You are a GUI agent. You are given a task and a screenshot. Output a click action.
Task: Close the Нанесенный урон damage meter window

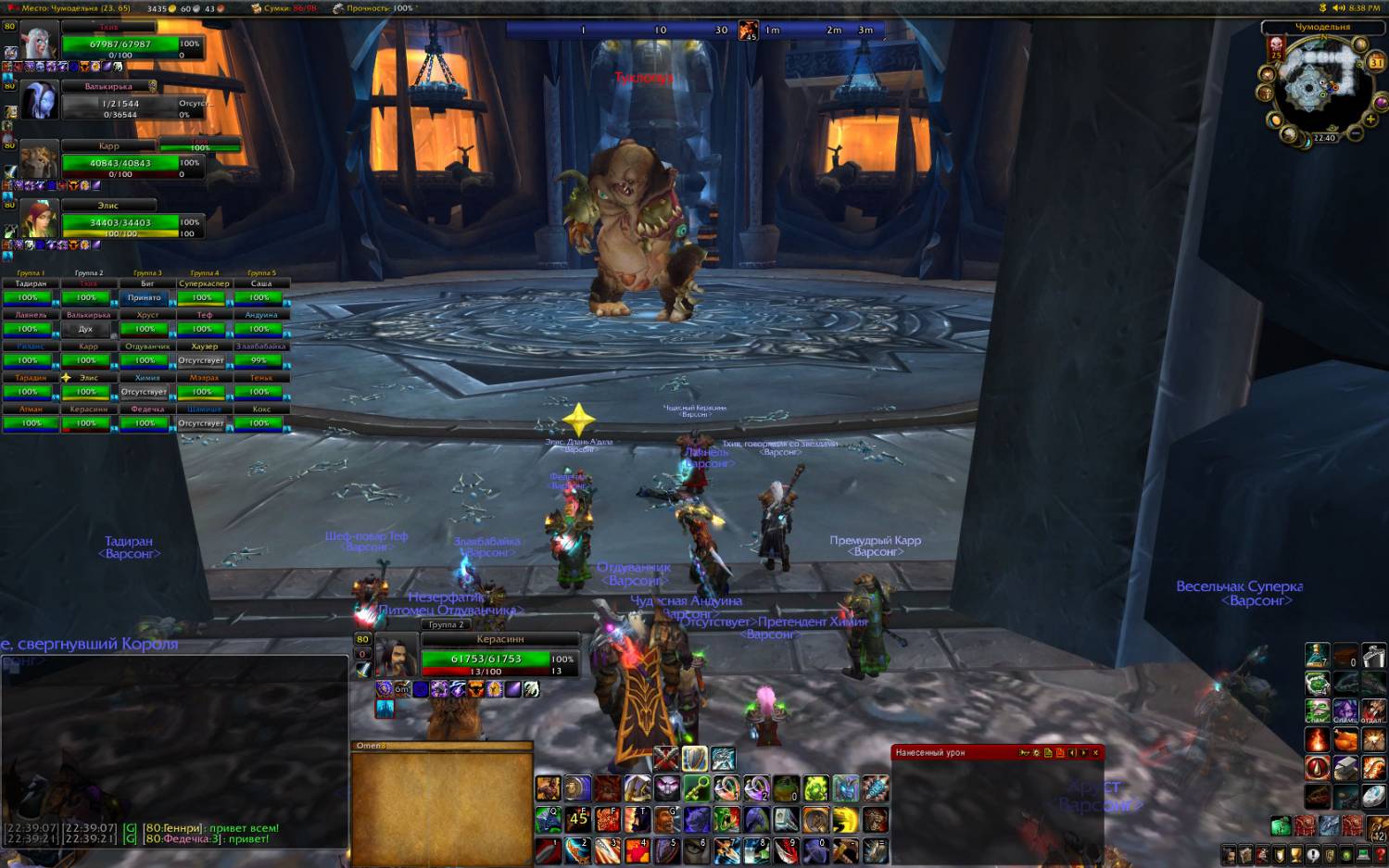[1095, 753]
